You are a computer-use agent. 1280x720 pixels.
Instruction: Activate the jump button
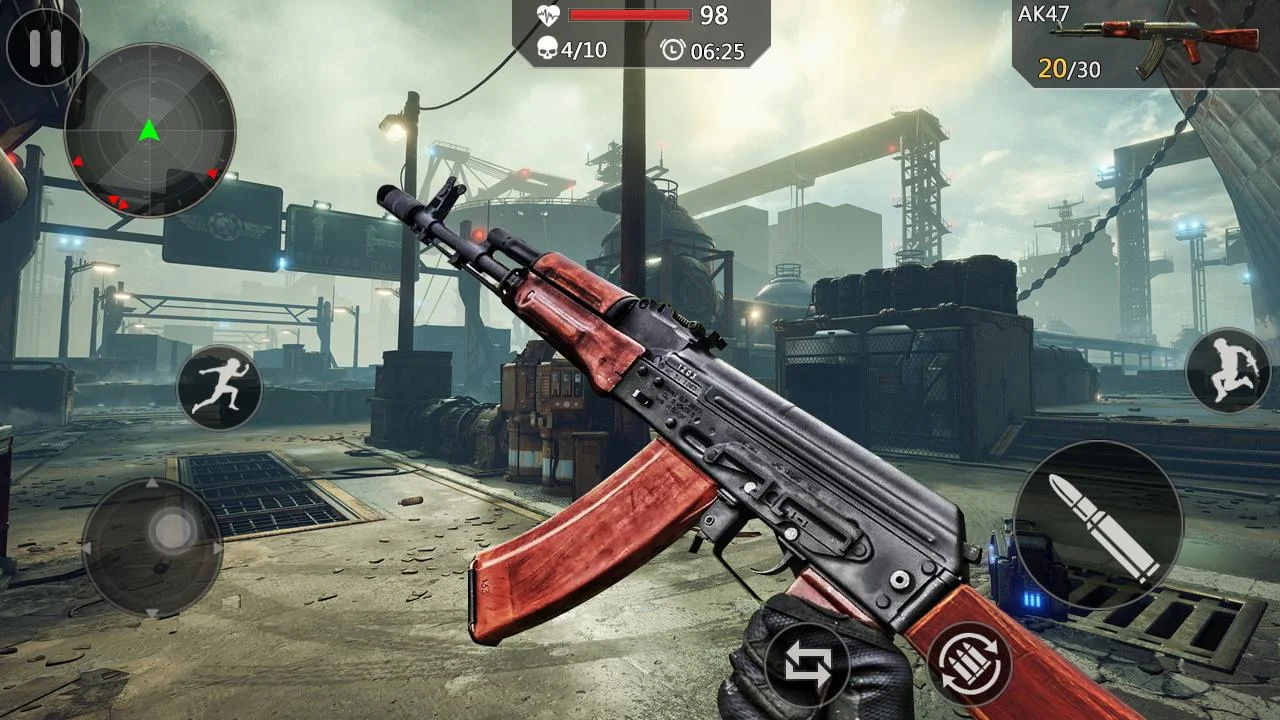1227,370
